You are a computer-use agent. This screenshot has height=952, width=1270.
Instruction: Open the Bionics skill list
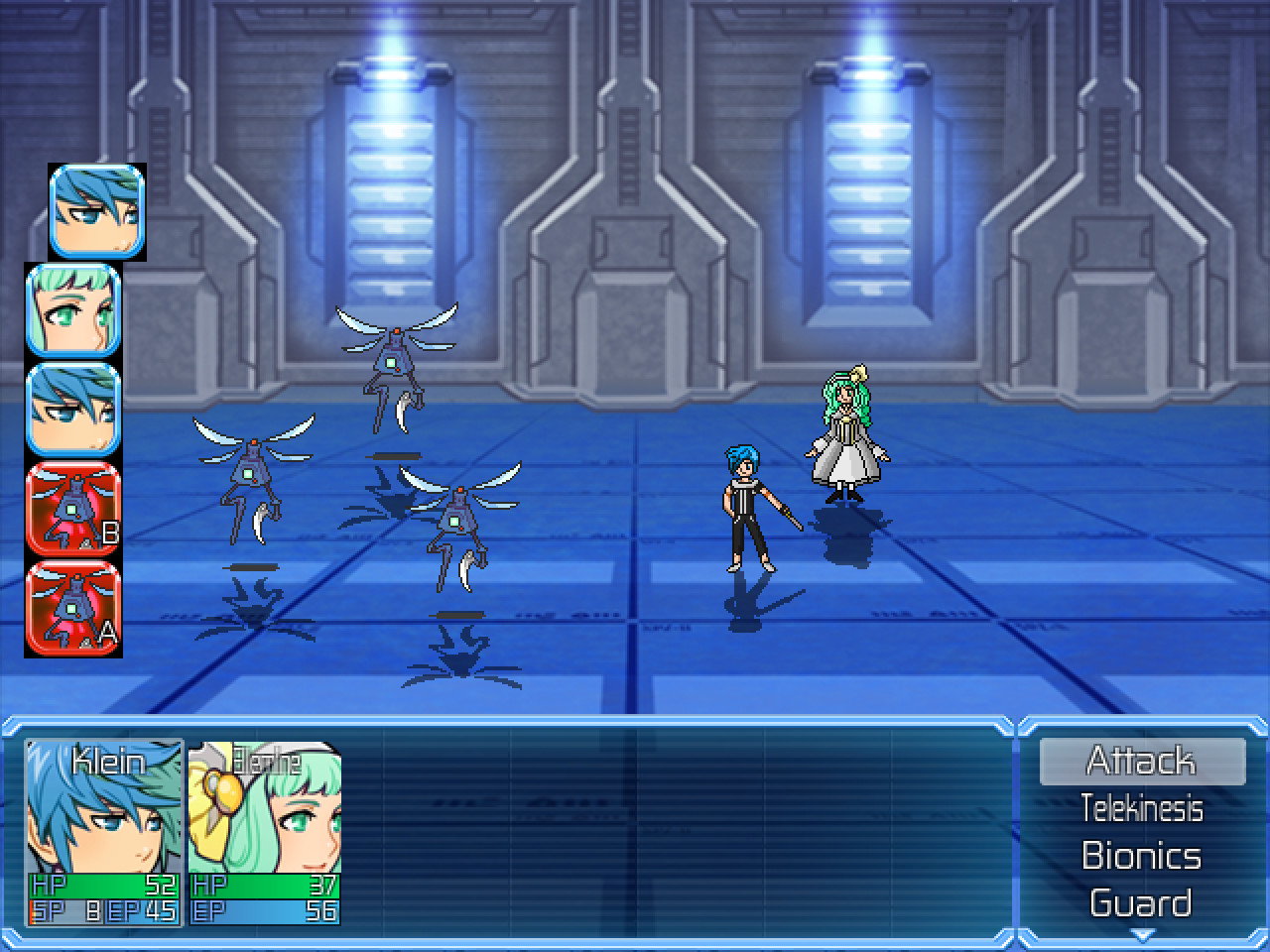tap(1141, 856)
